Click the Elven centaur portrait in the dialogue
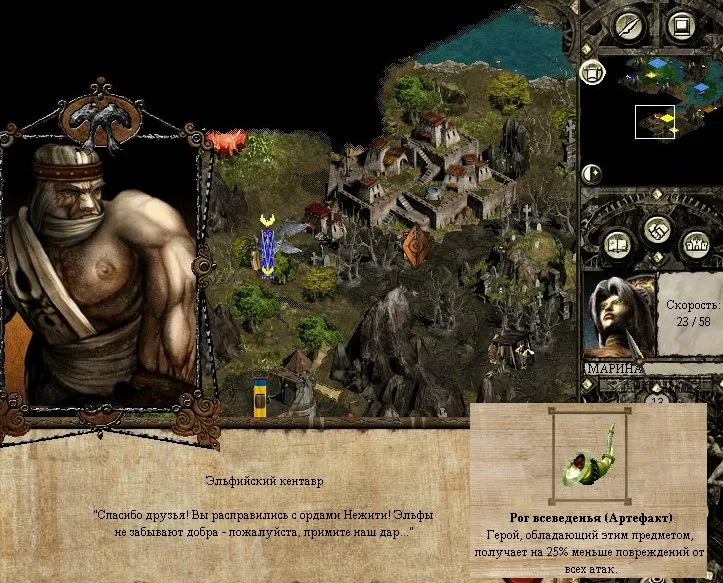 [x=100, y=270]
